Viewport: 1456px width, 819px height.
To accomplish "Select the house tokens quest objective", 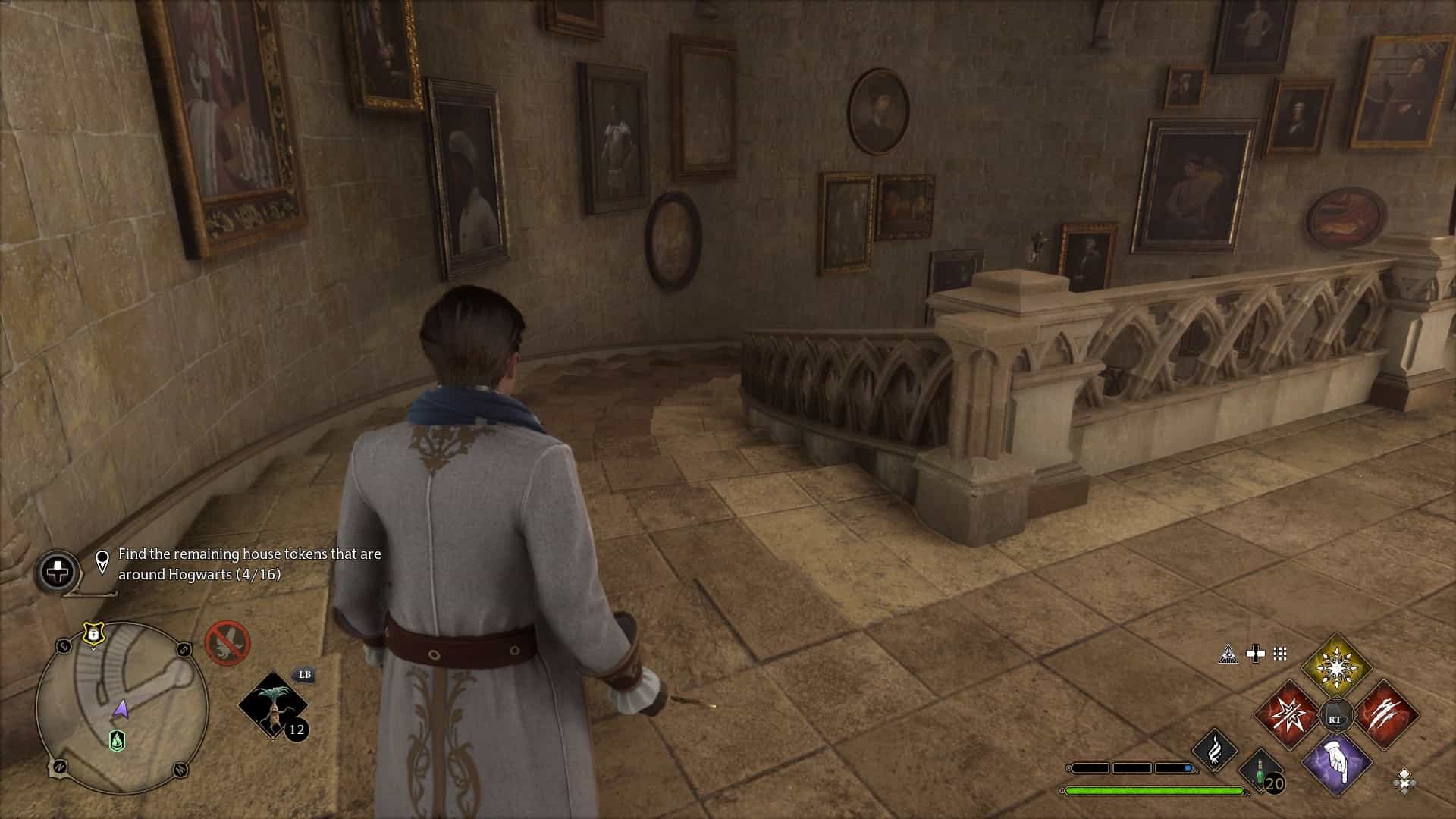I will click(x=249, y=564).
